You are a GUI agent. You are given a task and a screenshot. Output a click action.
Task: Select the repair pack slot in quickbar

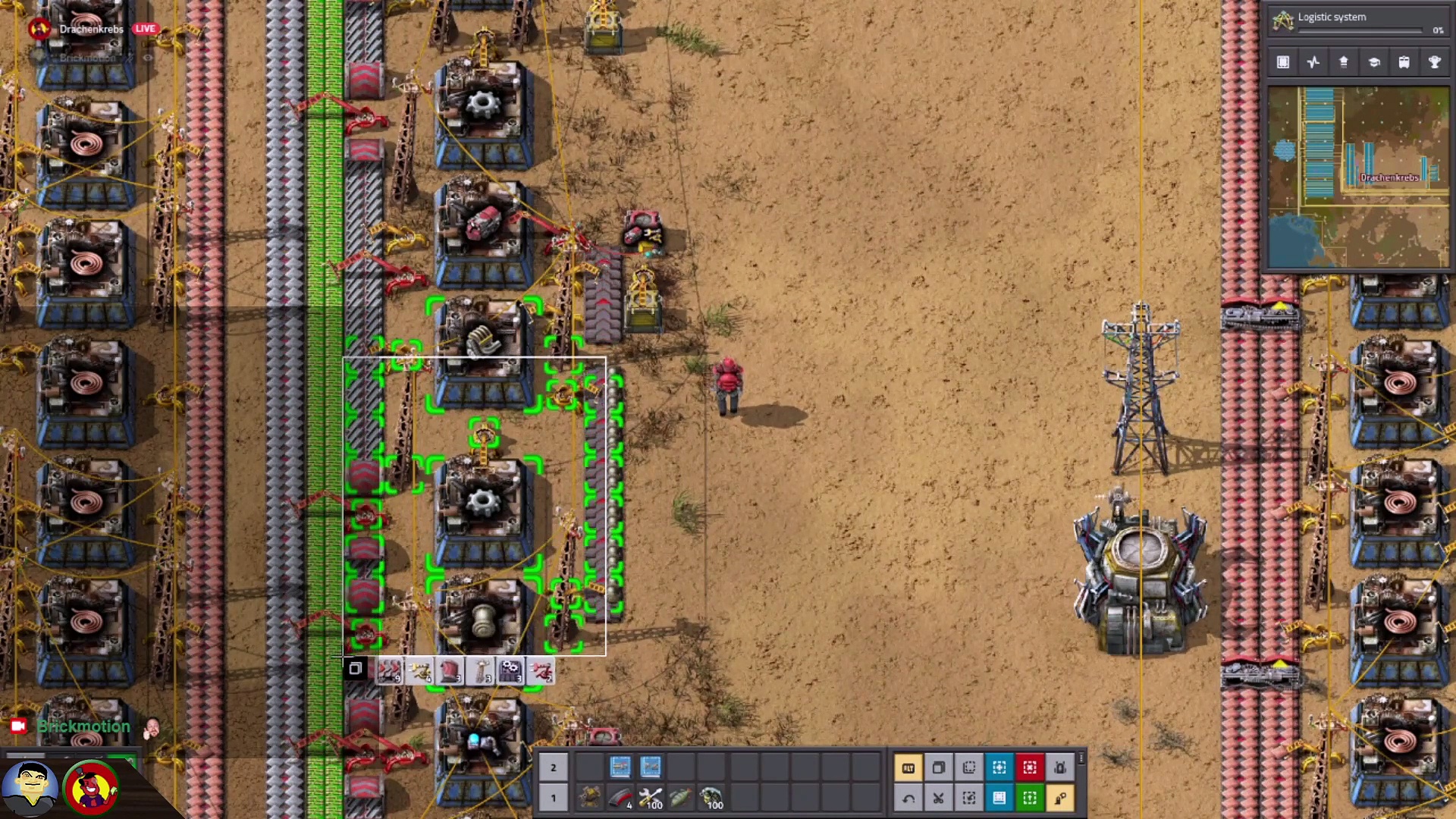pos(651,798)
